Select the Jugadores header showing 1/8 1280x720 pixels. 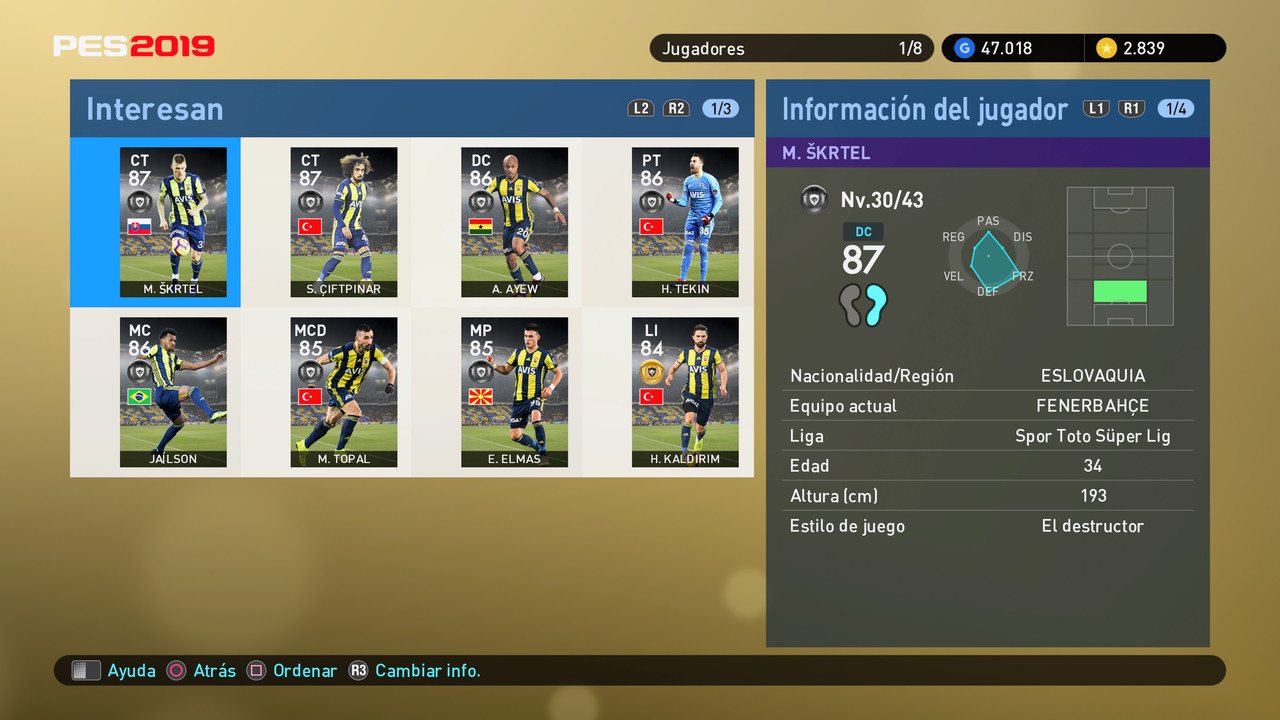click(x=791, y=47)
